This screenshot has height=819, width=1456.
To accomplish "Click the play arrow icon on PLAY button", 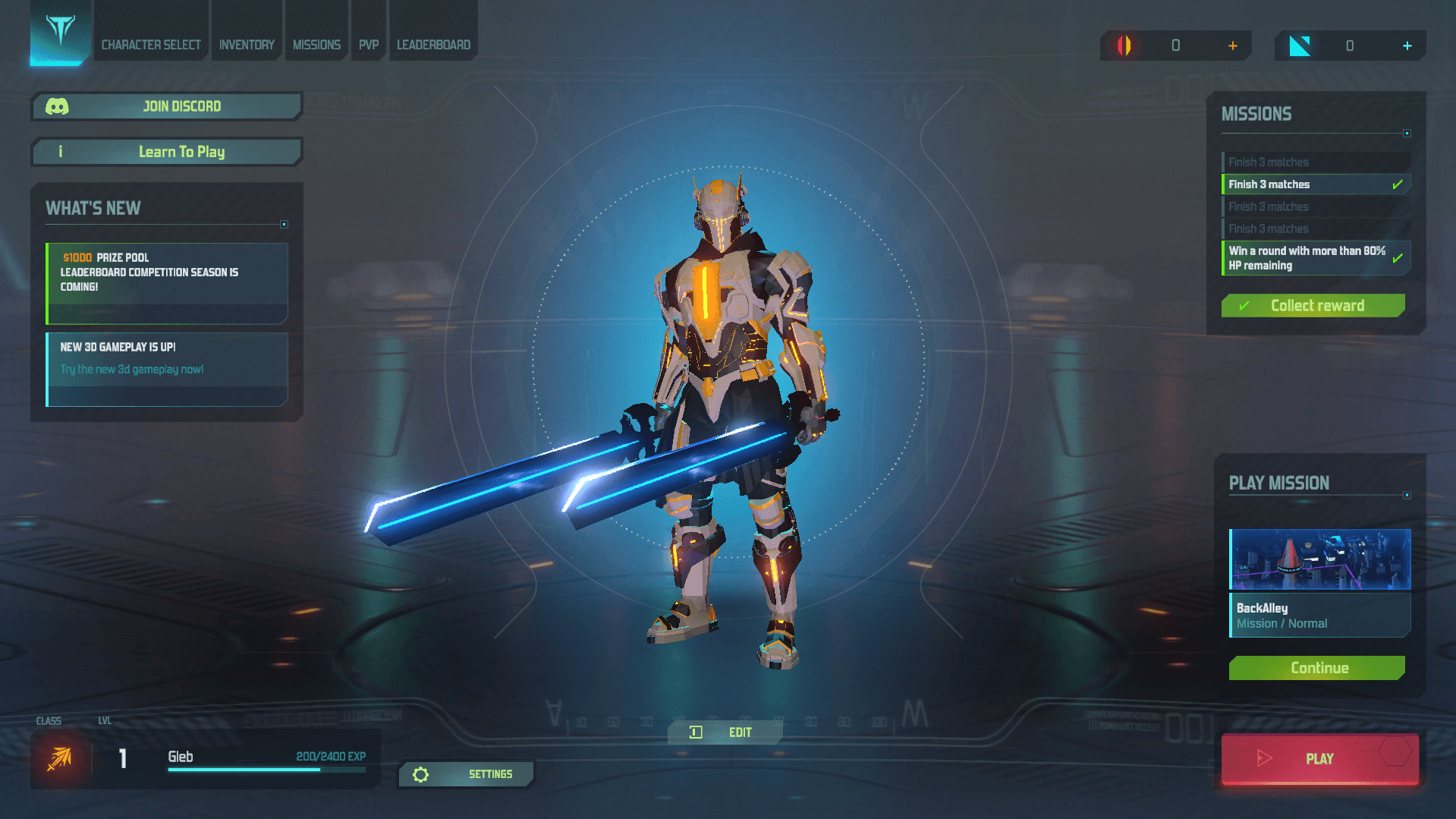I will coord(1264,758).
